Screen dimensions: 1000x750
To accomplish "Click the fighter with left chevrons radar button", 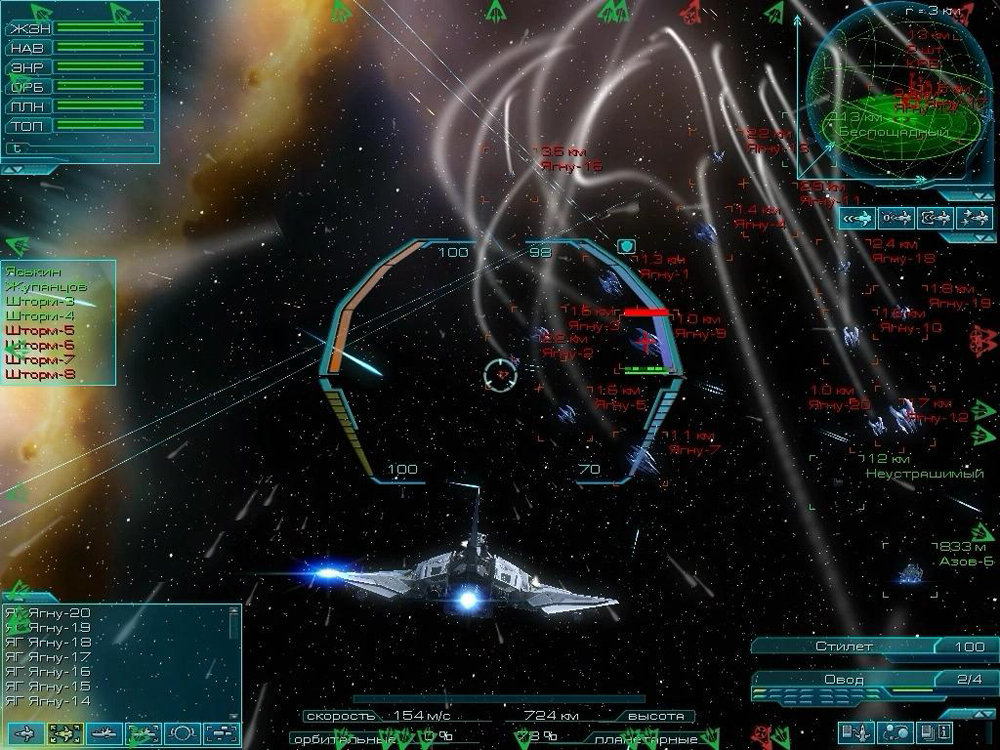I will click(x=858, y=218).
